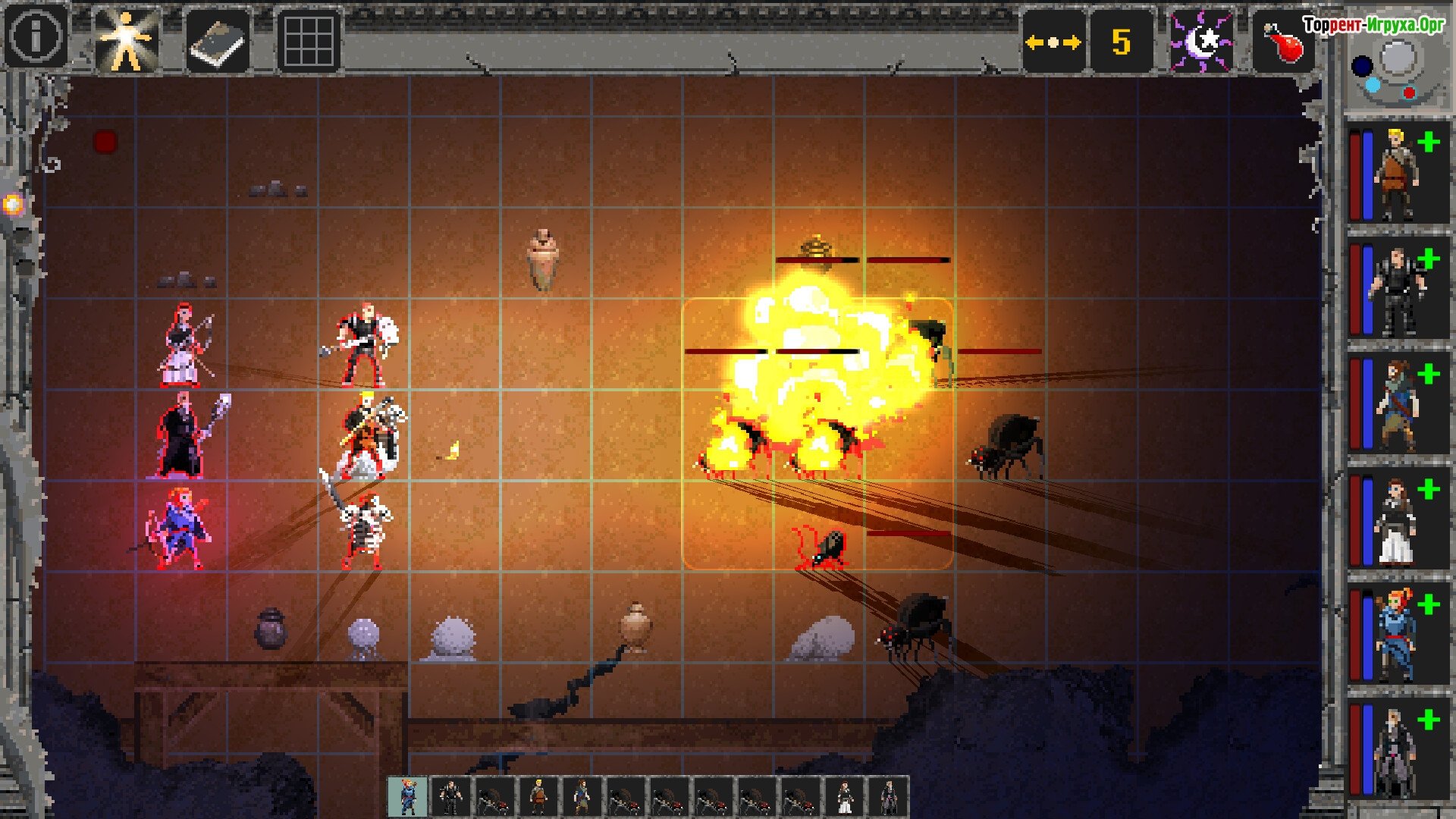Click the glowing figure character icon
Image resolution: width=1456 pixels, height=819 pixels.
click(x=127, y=40)
